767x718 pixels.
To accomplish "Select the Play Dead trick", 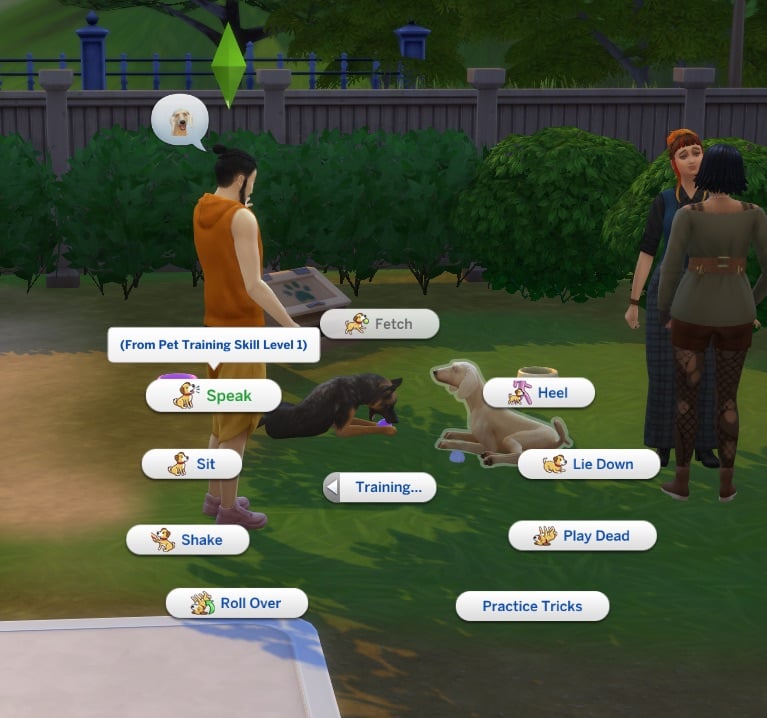I will pos(582,536).
